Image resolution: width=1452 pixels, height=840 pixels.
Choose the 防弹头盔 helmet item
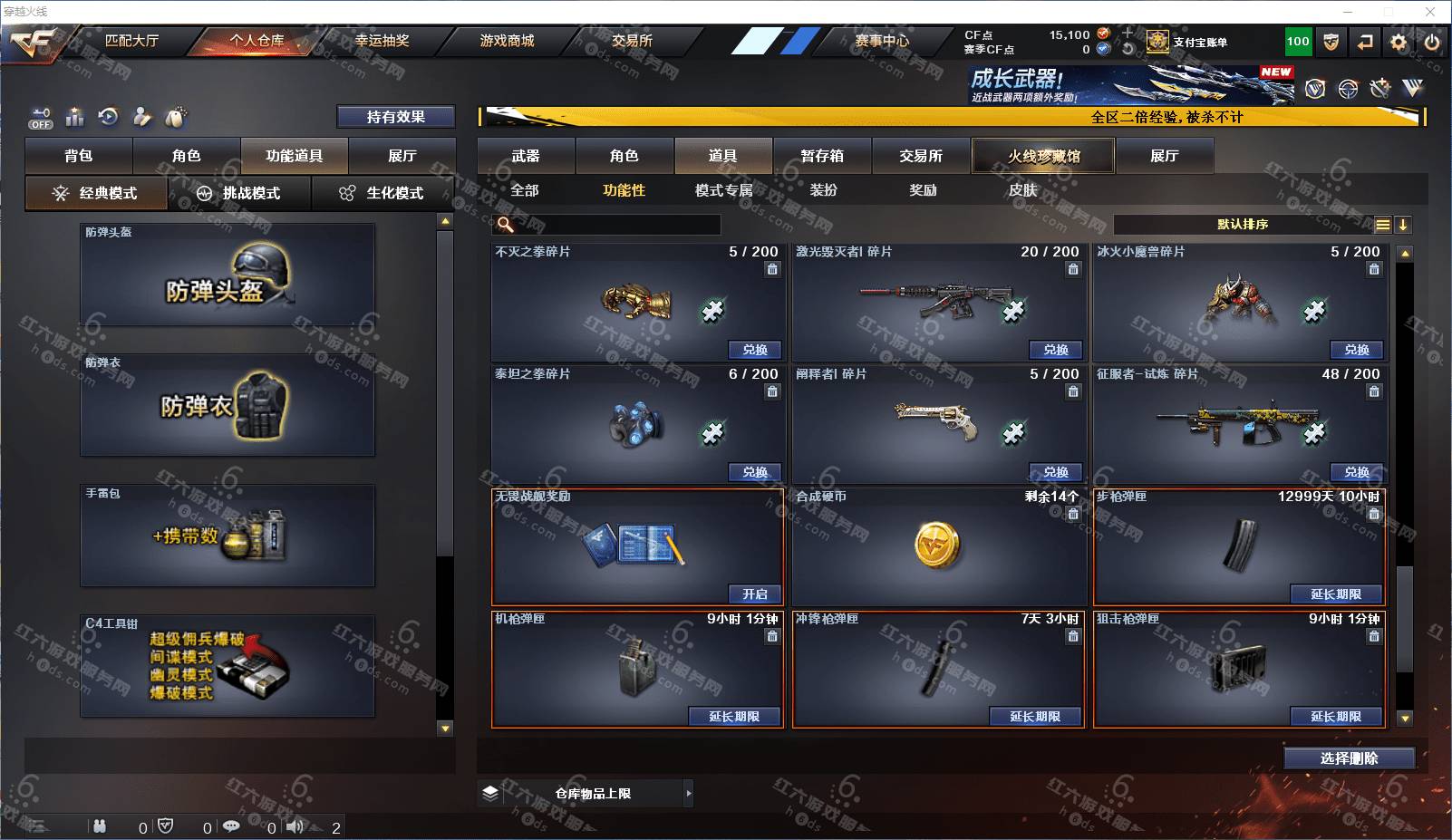click(227, 275)
